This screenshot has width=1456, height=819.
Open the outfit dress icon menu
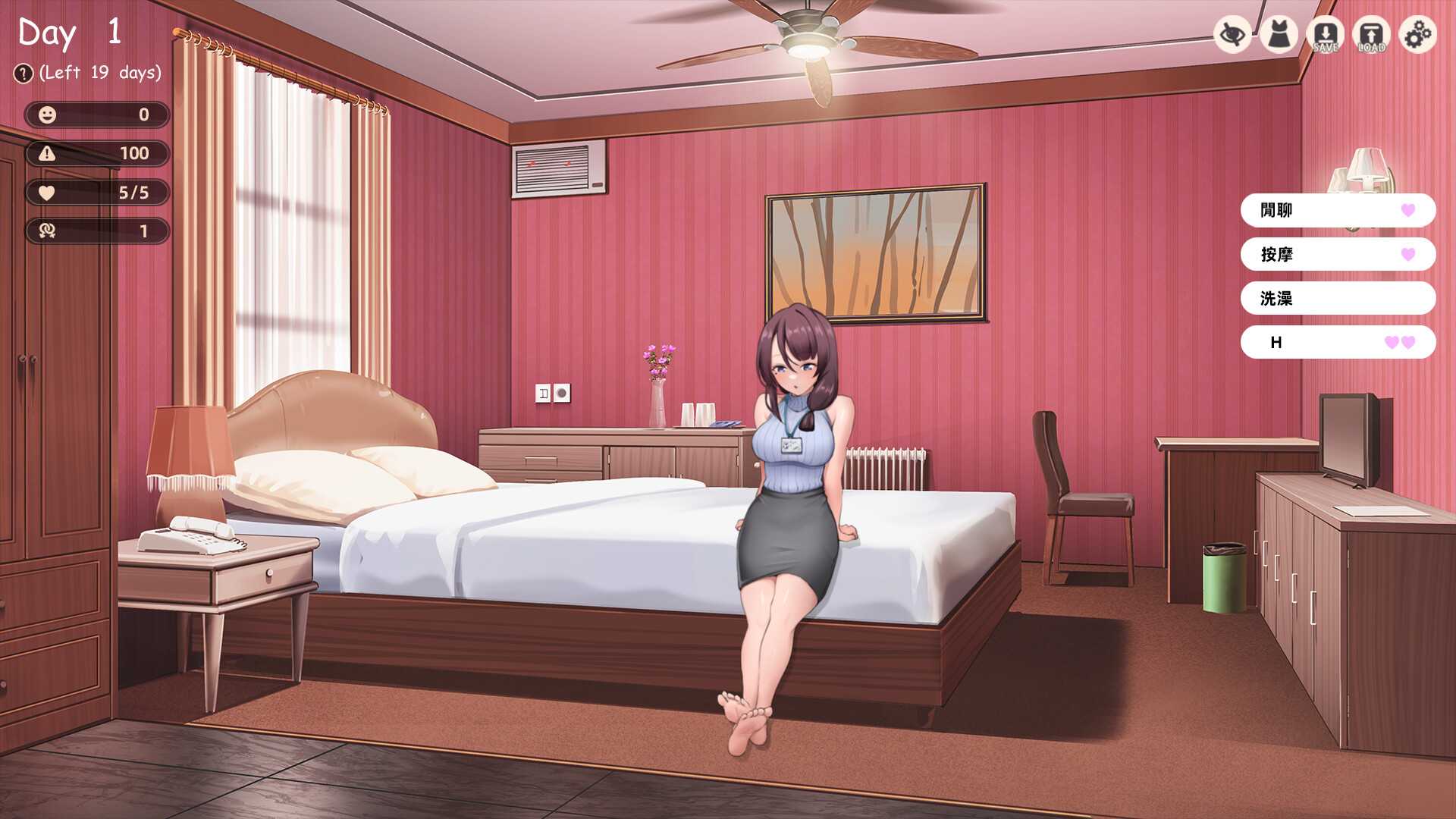pos(1279,34)
